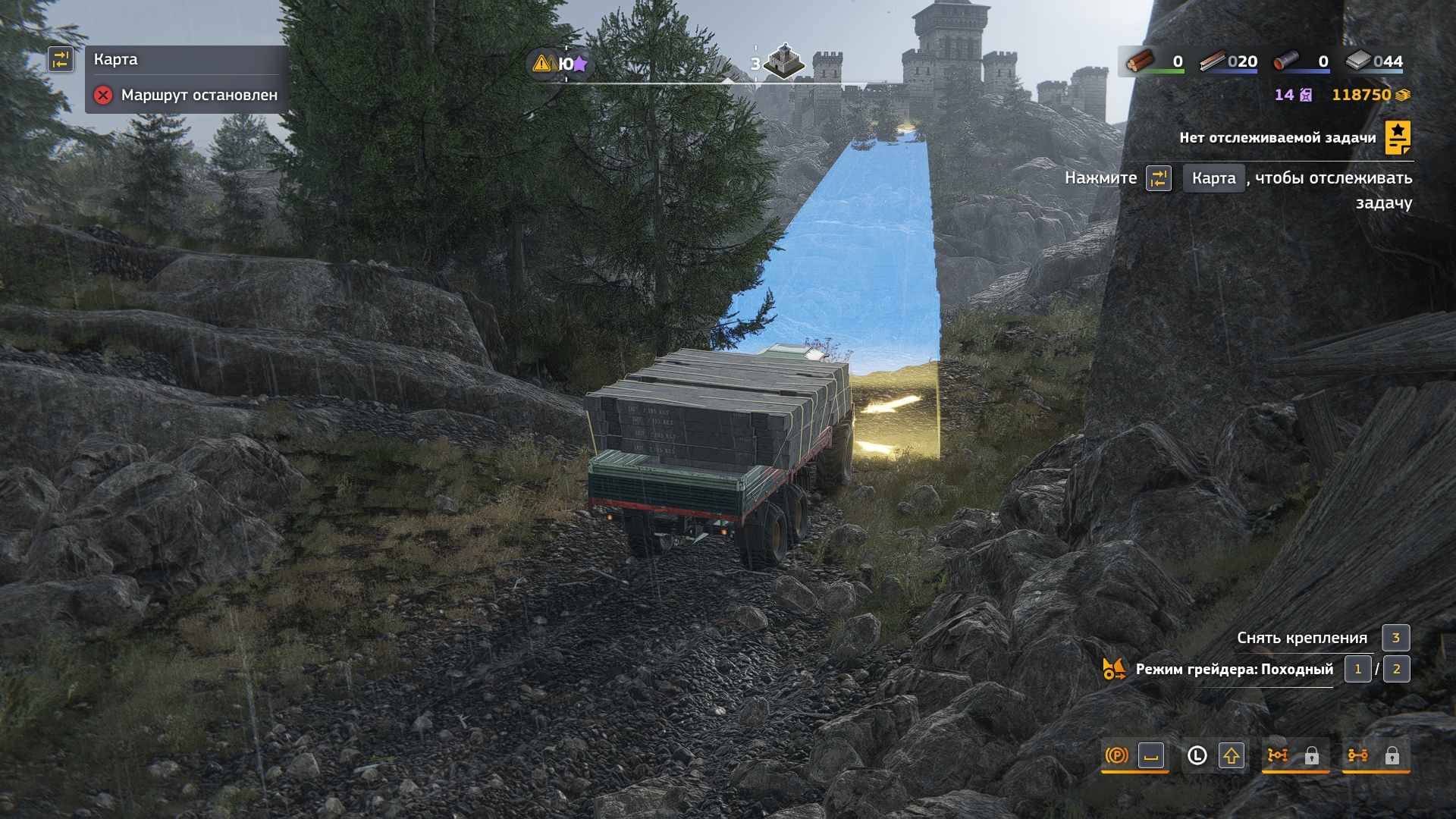Image resolution: width=1456 pixels, height=819 pixels.
Task: Select the purple star compass marker
Action: [x=581, y=64]
